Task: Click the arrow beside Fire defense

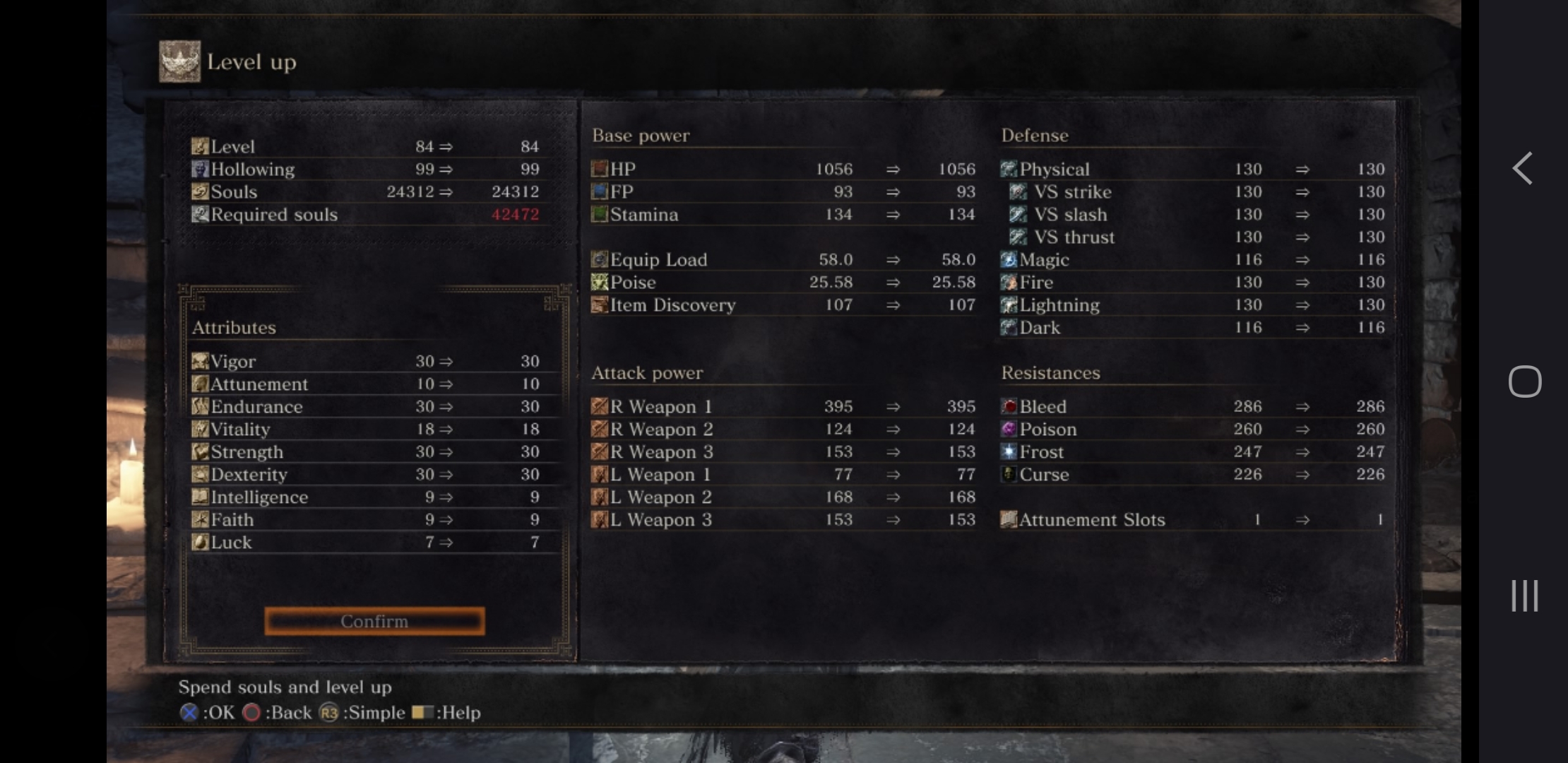Action: pyautogui.click(x=1302, y=282)
